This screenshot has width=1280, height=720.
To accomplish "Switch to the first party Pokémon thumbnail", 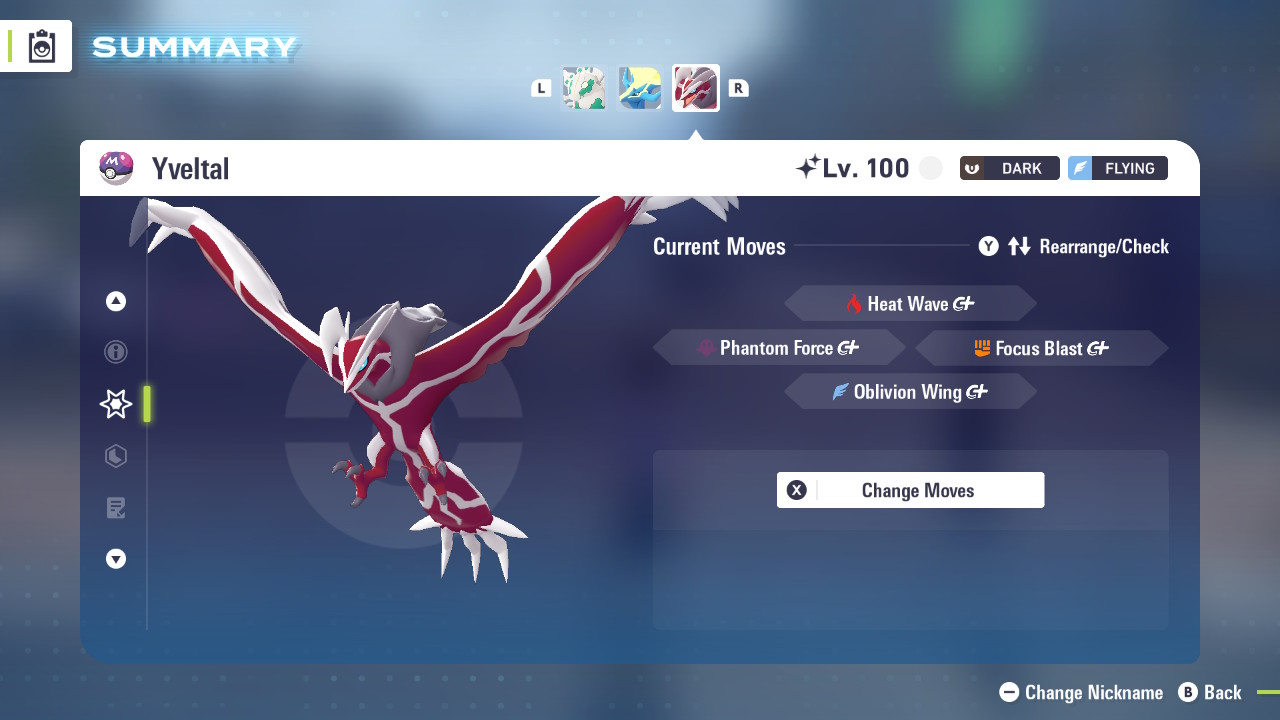I will click(584, 88).
